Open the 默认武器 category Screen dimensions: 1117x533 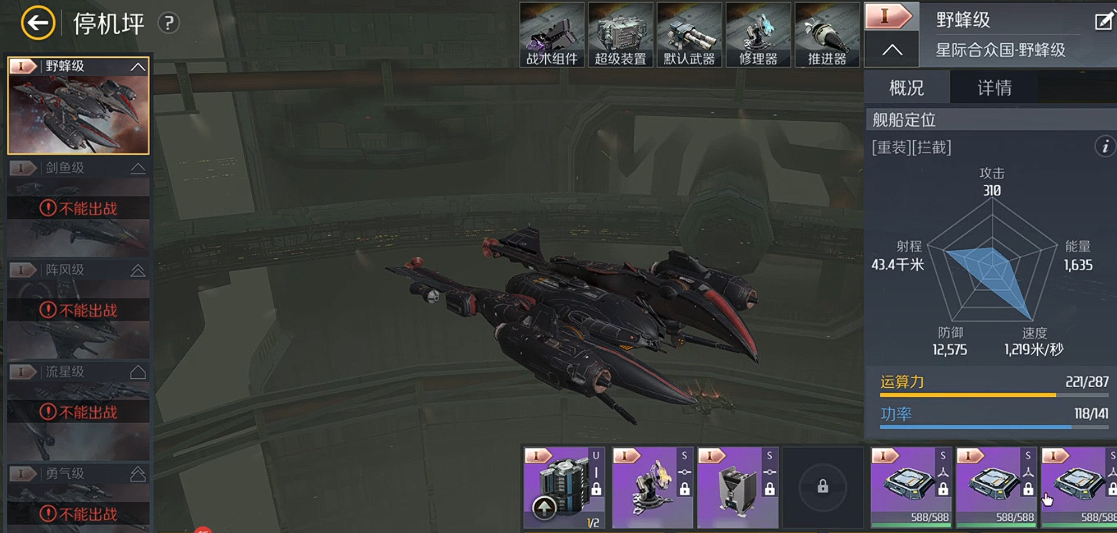pos(689,35)
